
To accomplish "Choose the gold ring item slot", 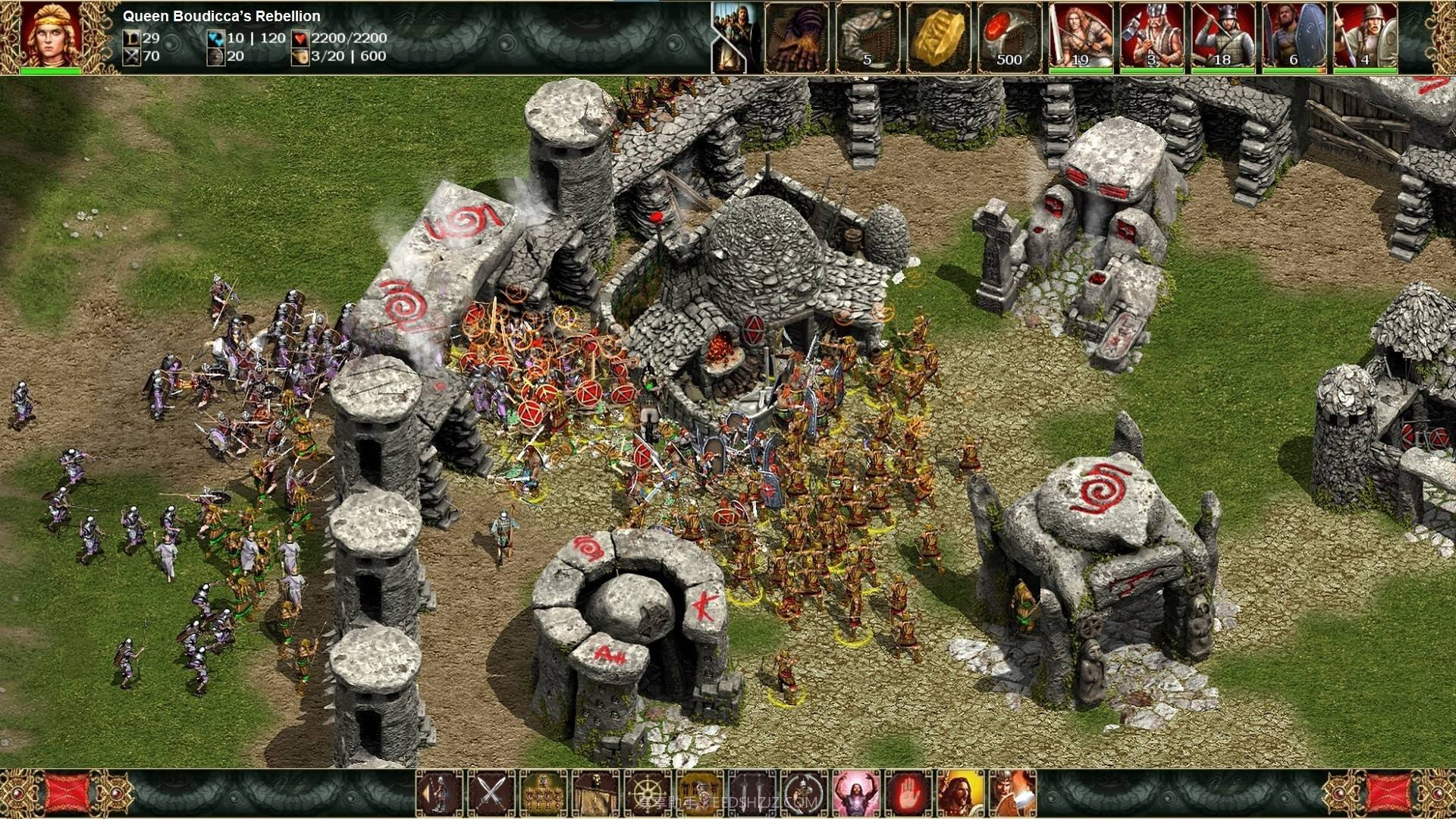I will [x=938, y=37].
